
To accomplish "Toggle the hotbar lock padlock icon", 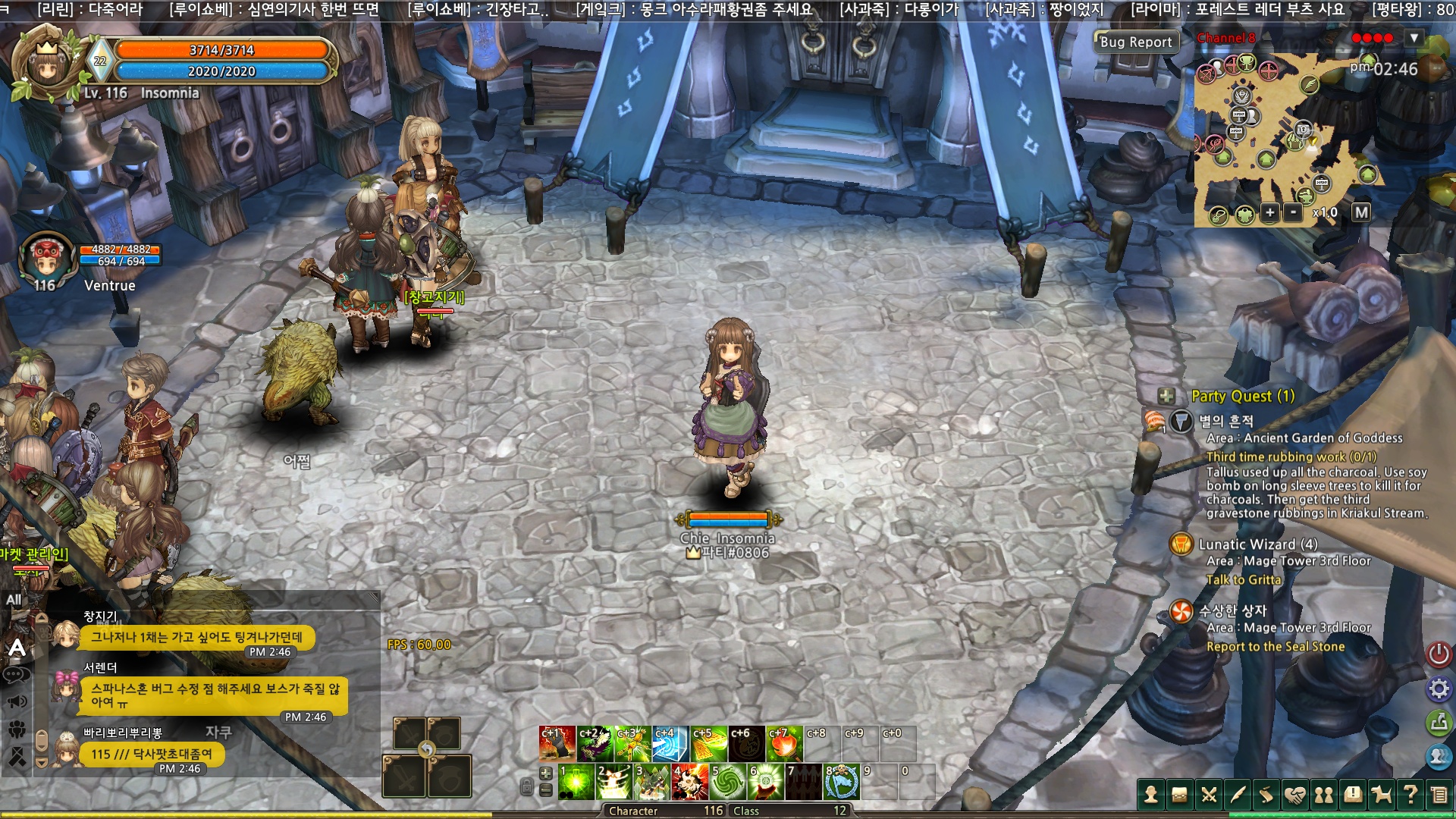I will pyautogui.click(x=527, y=787).
